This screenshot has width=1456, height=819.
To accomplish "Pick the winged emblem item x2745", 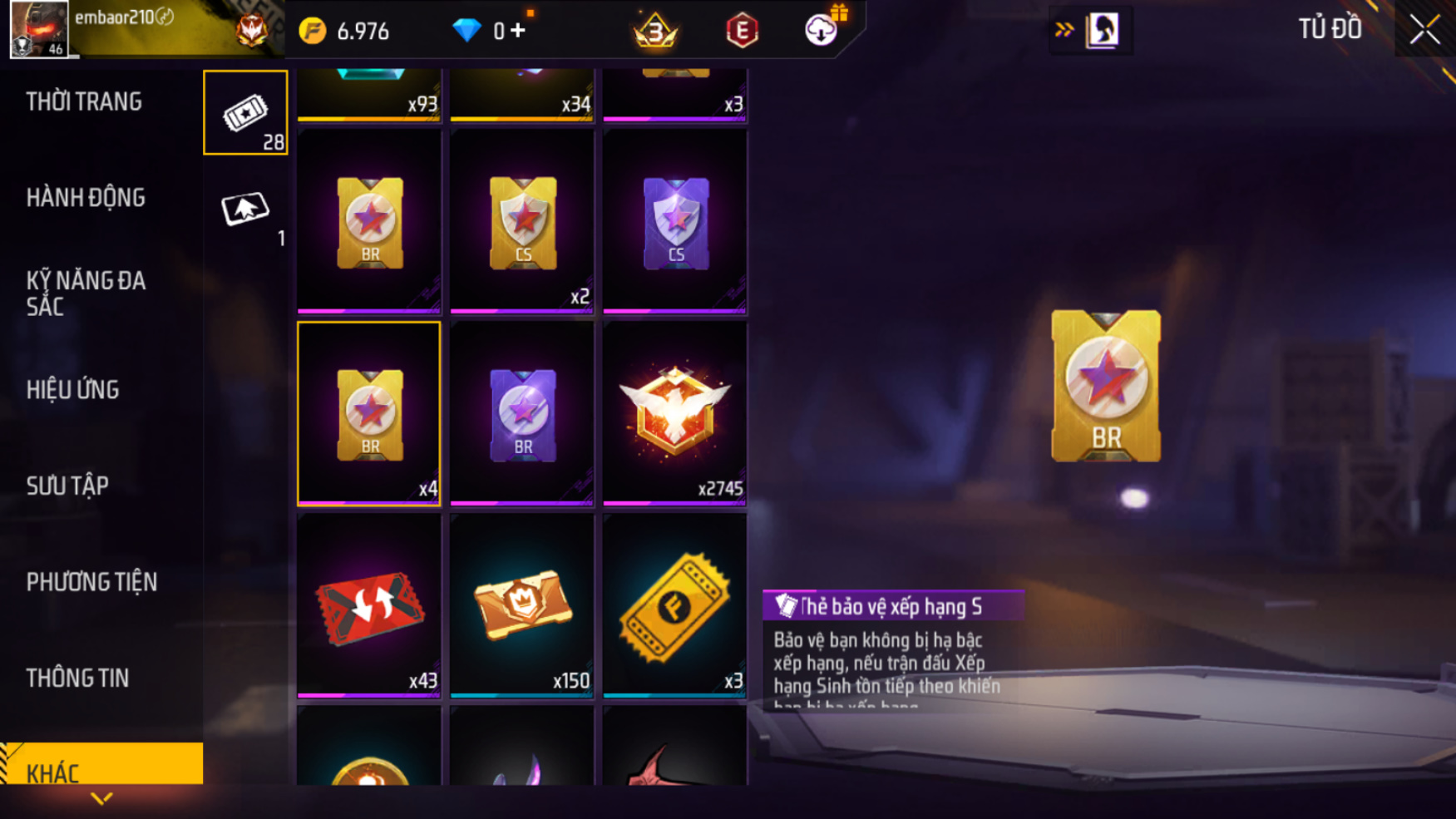I will tap(675, 414).
